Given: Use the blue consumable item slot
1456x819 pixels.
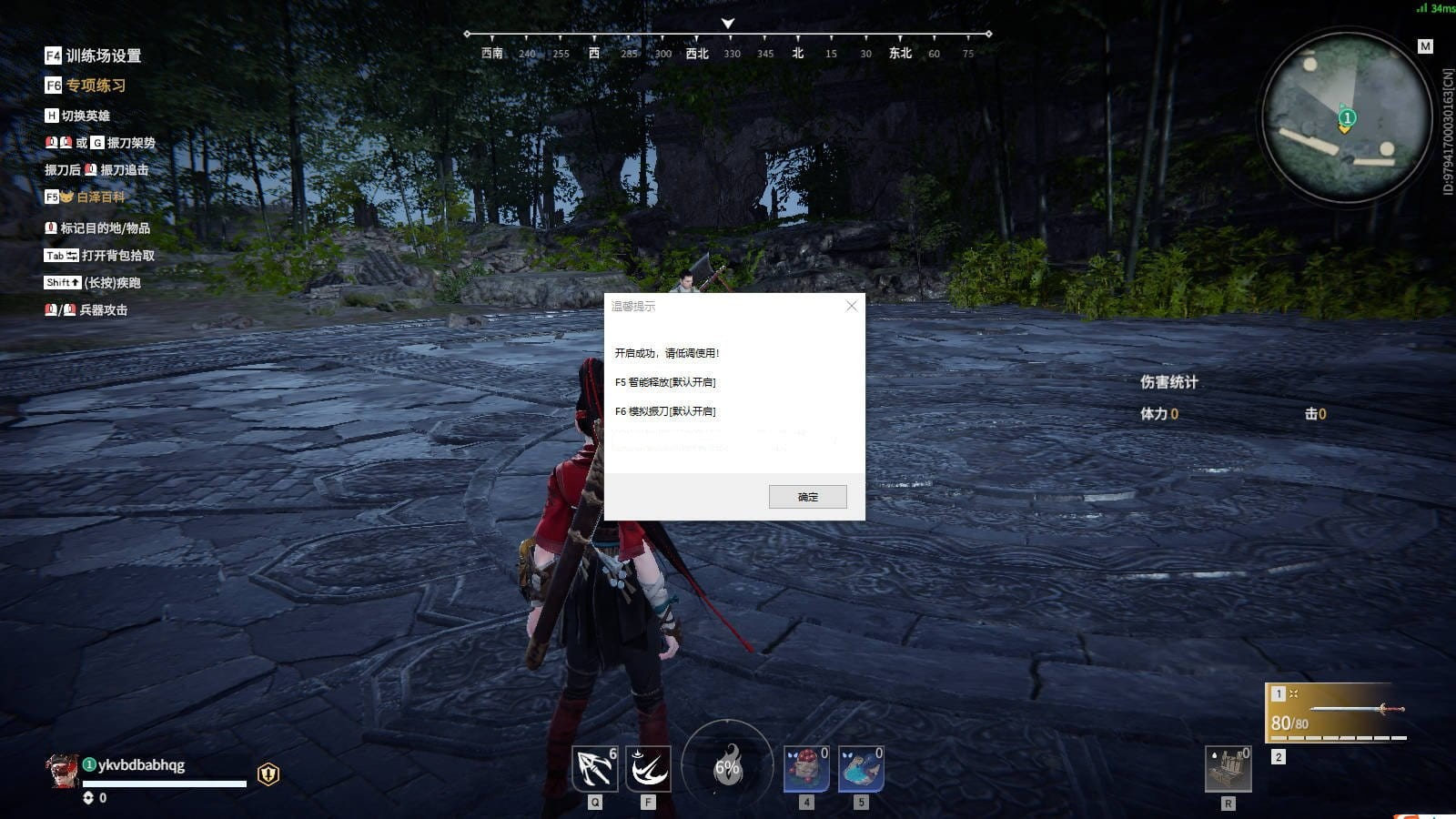Looking at the screenshot, I should 861,769.
